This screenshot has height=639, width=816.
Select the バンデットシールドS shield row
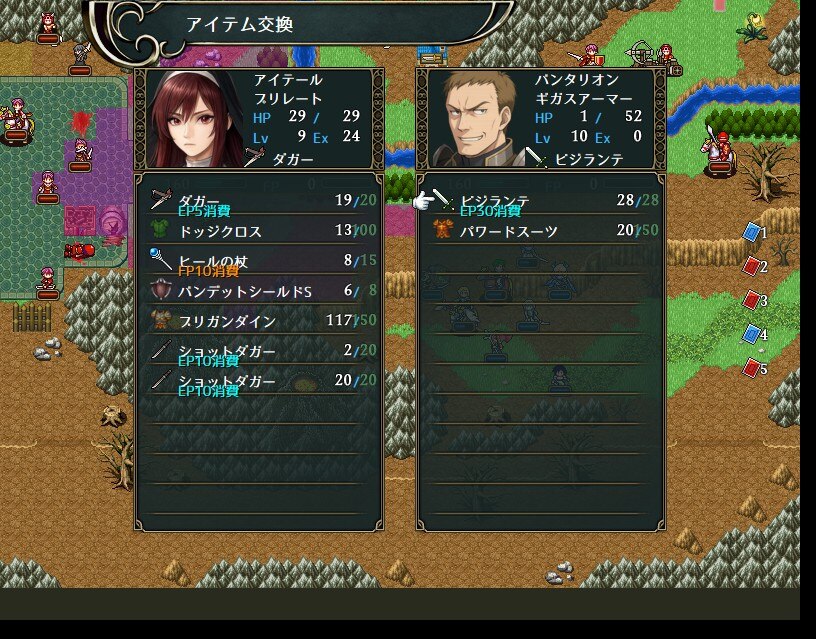pos(258,292)
